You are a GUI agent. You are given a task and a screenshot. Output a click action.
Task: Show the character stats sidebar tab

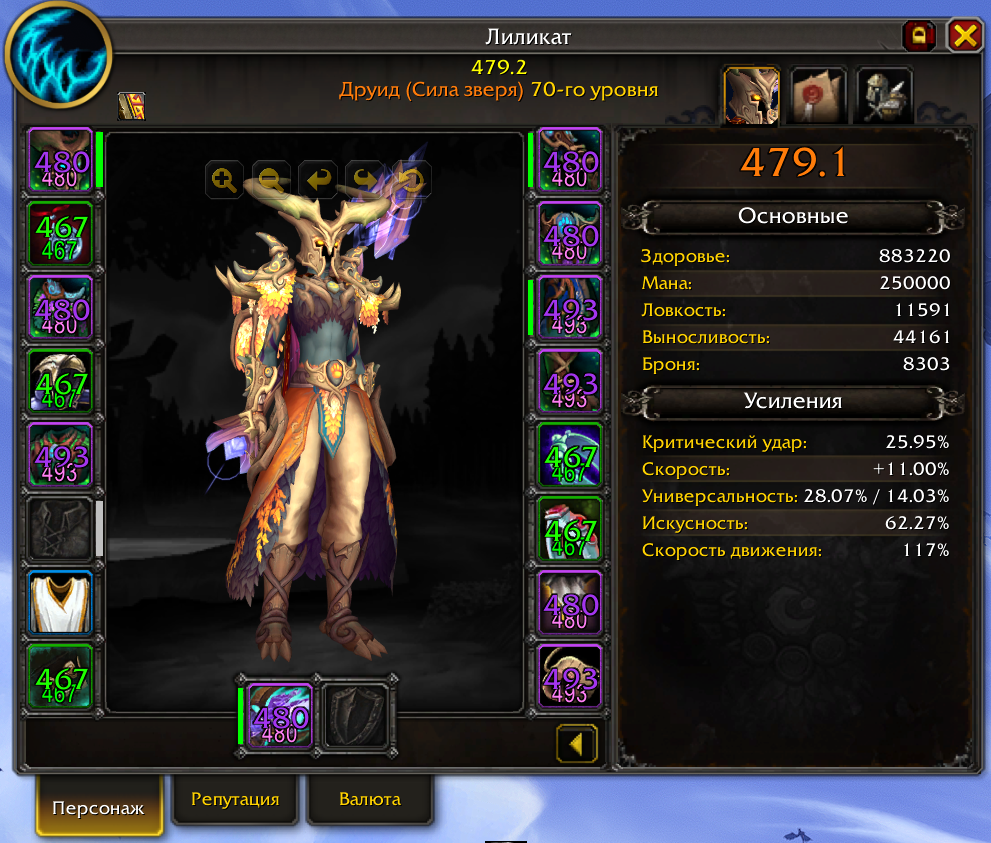pyautogui.click(x=751, y=96)
